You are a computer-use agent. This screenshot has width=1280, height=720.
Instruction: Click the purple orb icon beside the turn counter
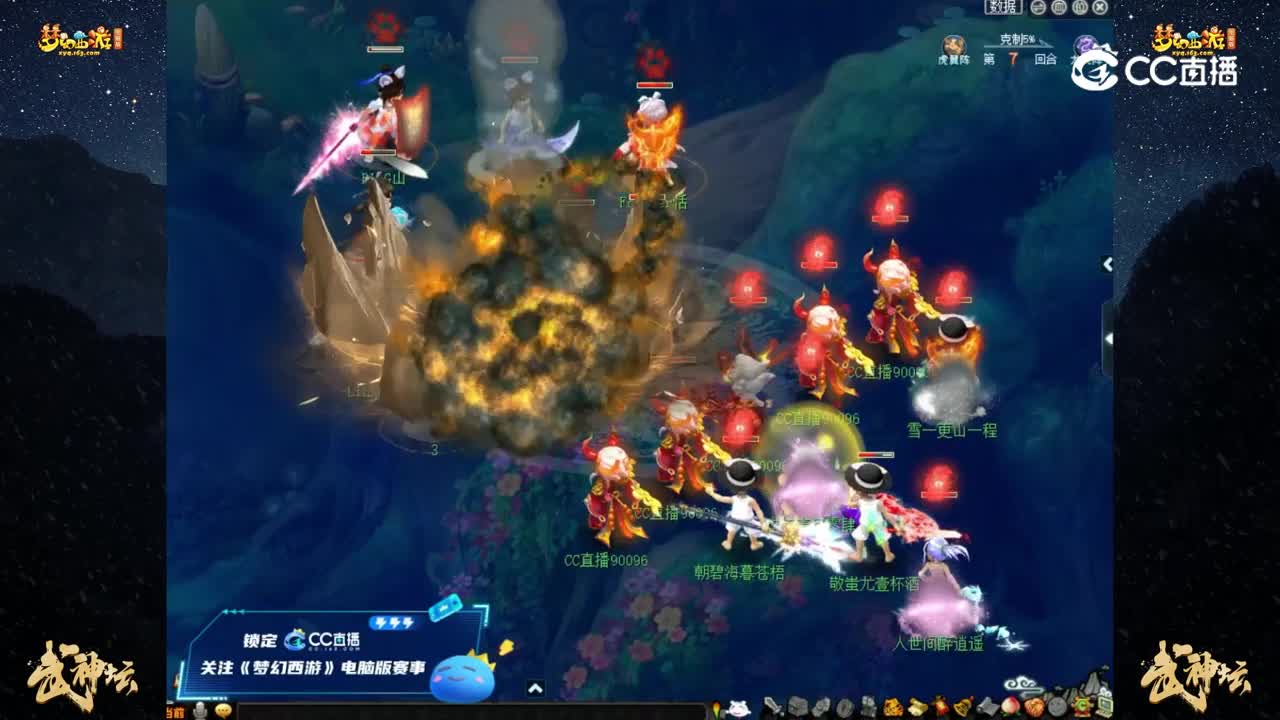click(x=1085, y=46)
